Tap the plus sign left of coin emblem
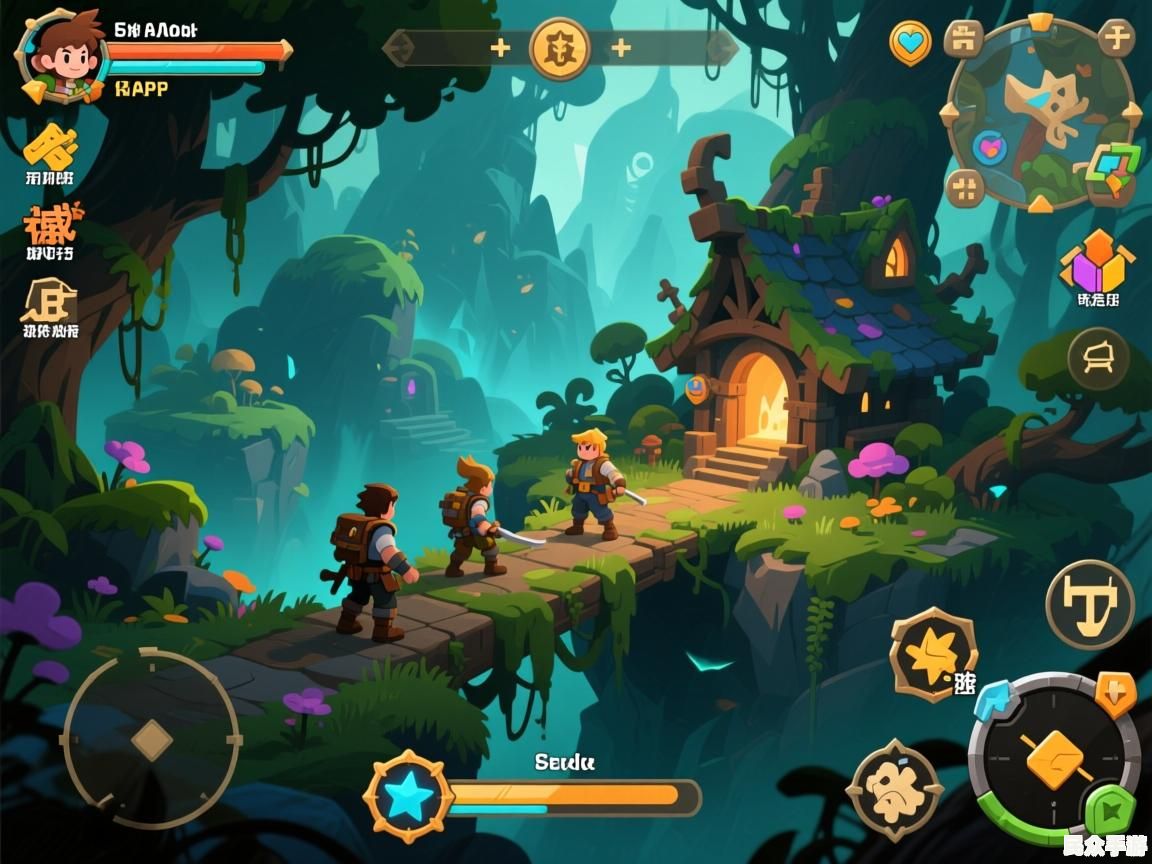 pyautogui.click(x=500, y=48)
